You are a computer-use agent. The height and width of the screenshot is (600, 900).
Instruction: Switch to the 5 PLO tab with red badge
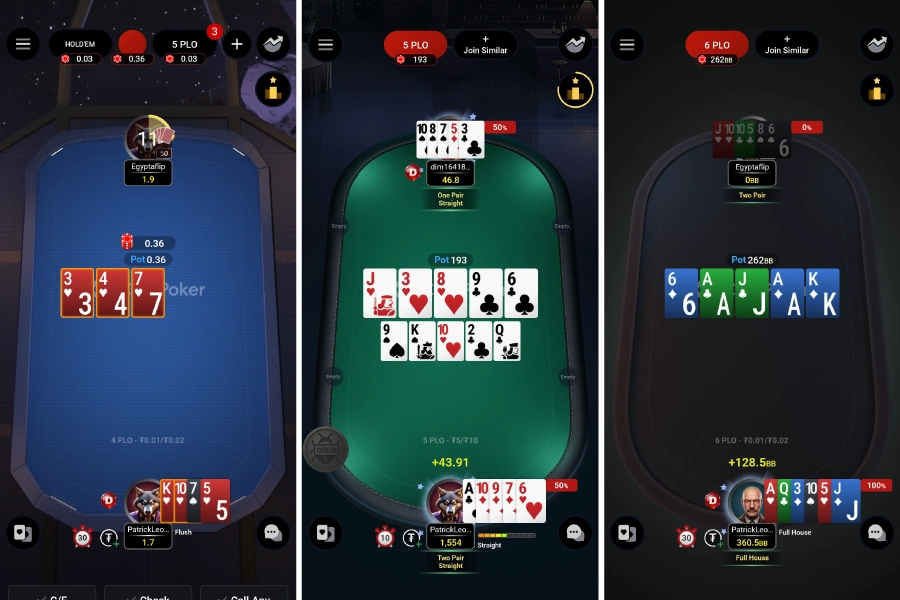184,44
